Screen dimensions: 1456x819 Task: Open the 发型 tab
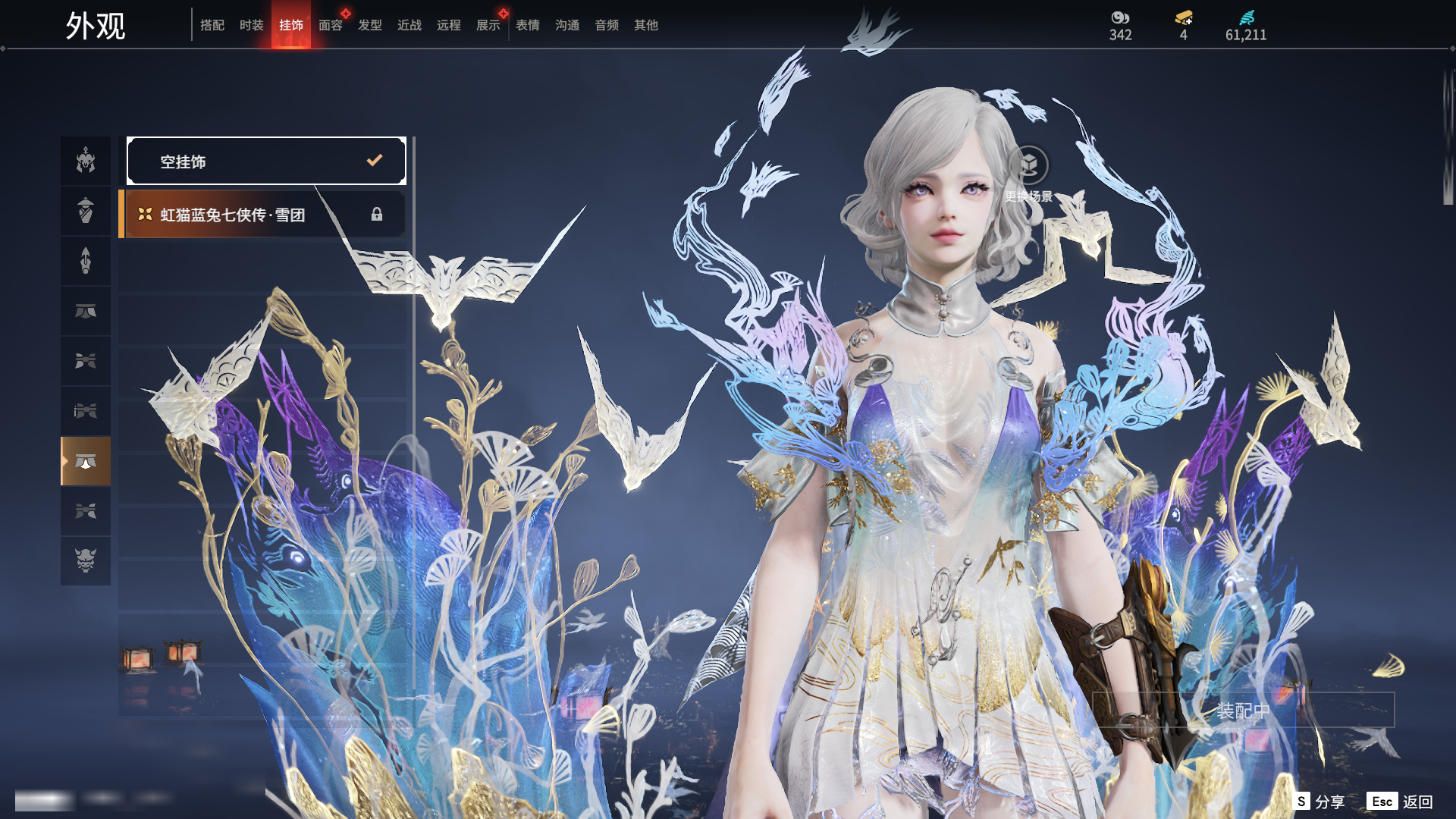click(x=370, y=25)
